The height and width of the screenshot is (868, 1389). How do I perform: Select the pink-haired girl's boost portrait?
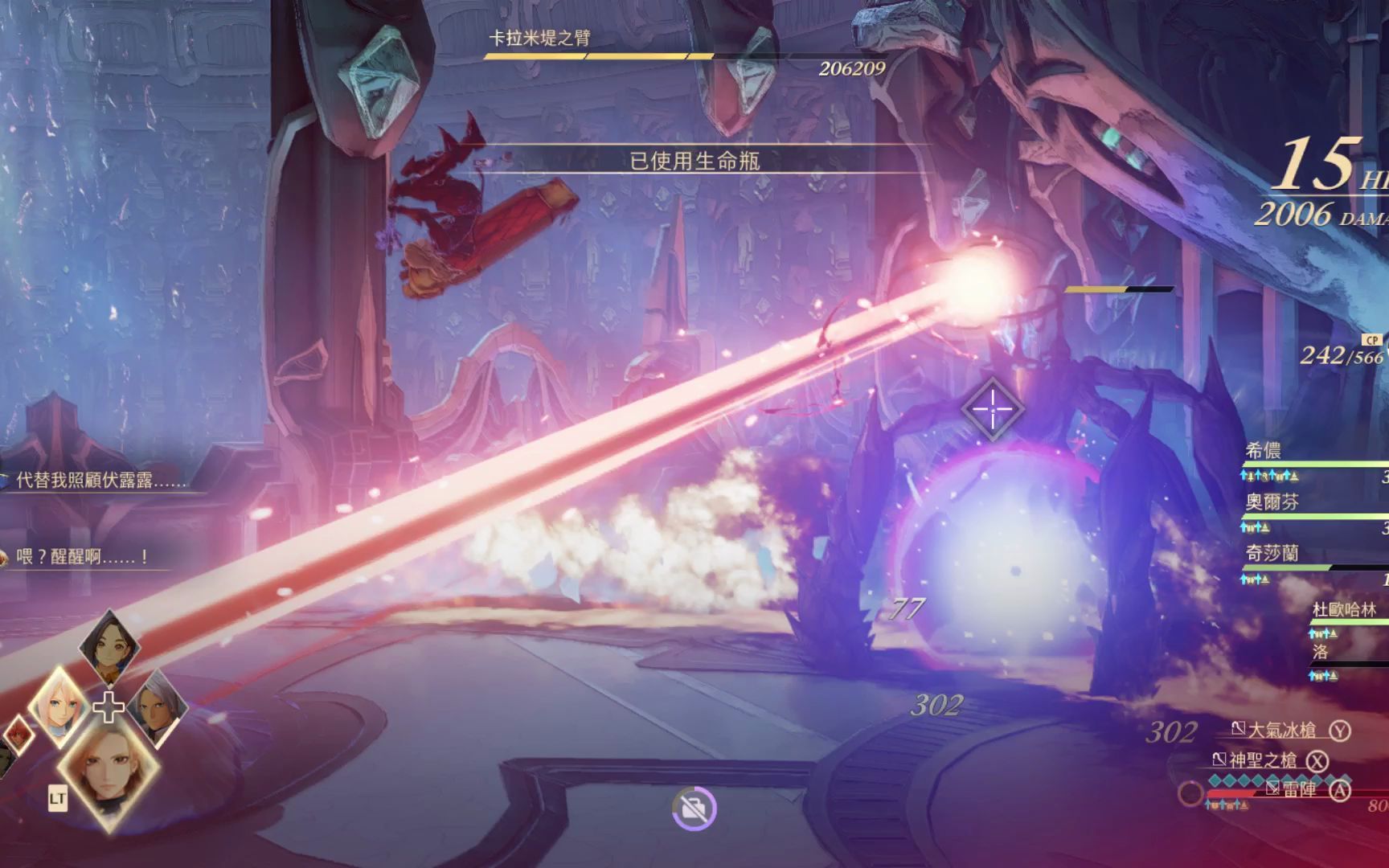click(60, 707)
